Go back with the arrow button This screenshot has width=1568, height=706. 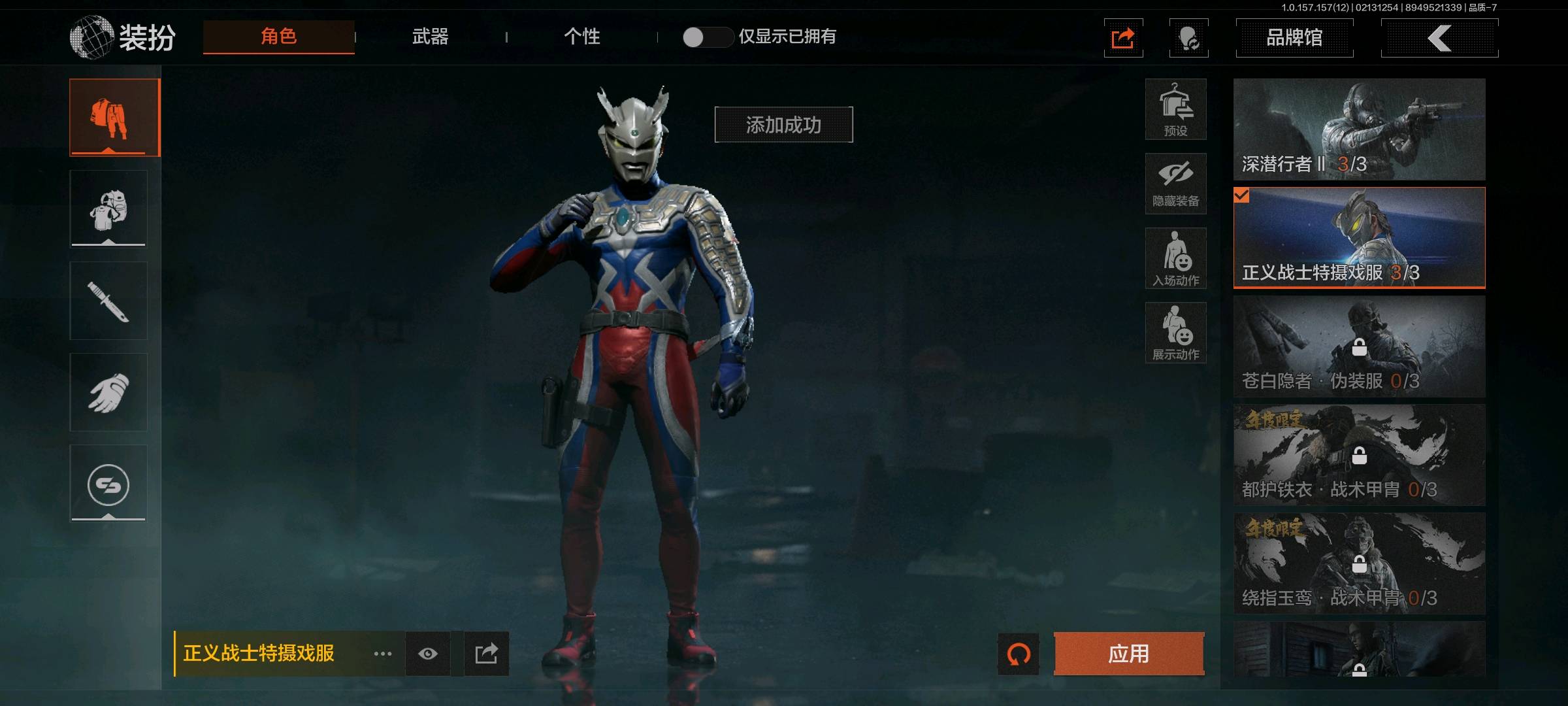[1439, 38]
